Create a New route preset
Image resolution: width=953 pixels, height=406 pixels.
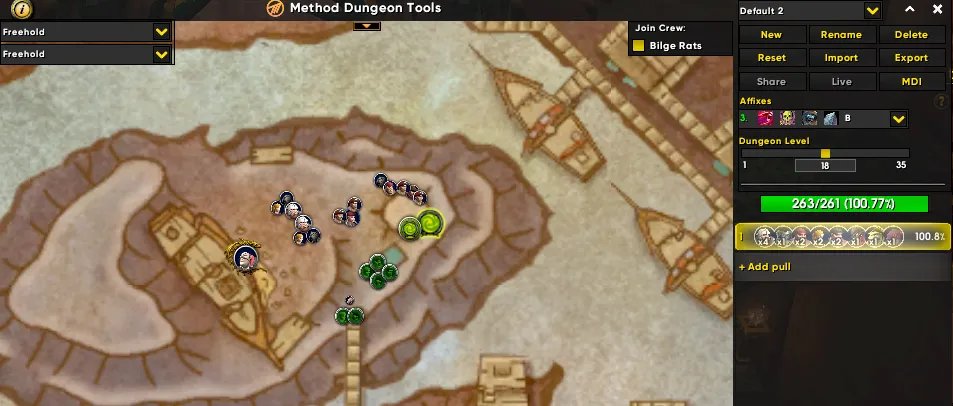point(771,34)
